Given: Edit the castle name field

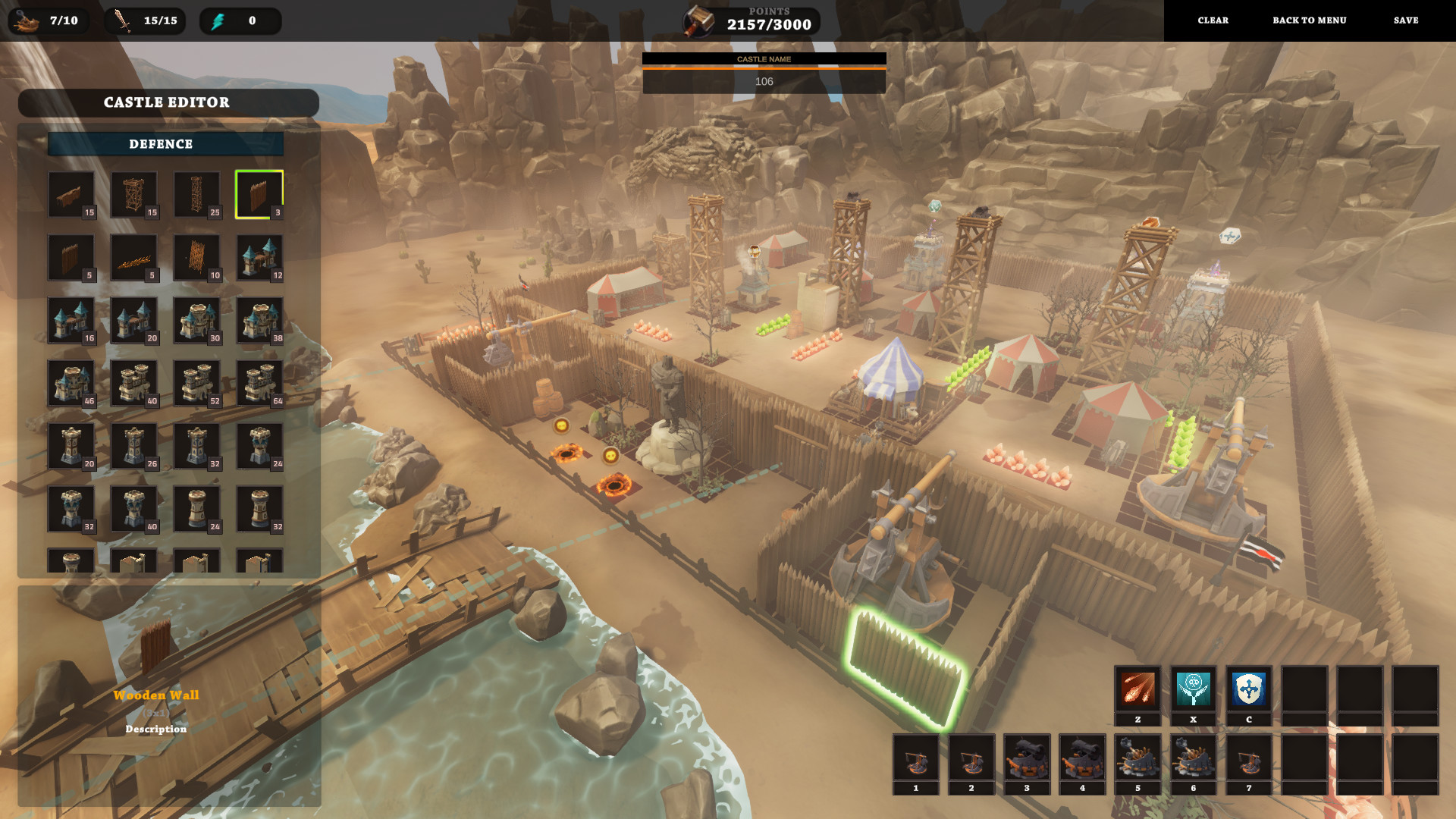Looking at the screenshot, I should tap(764, 81).
